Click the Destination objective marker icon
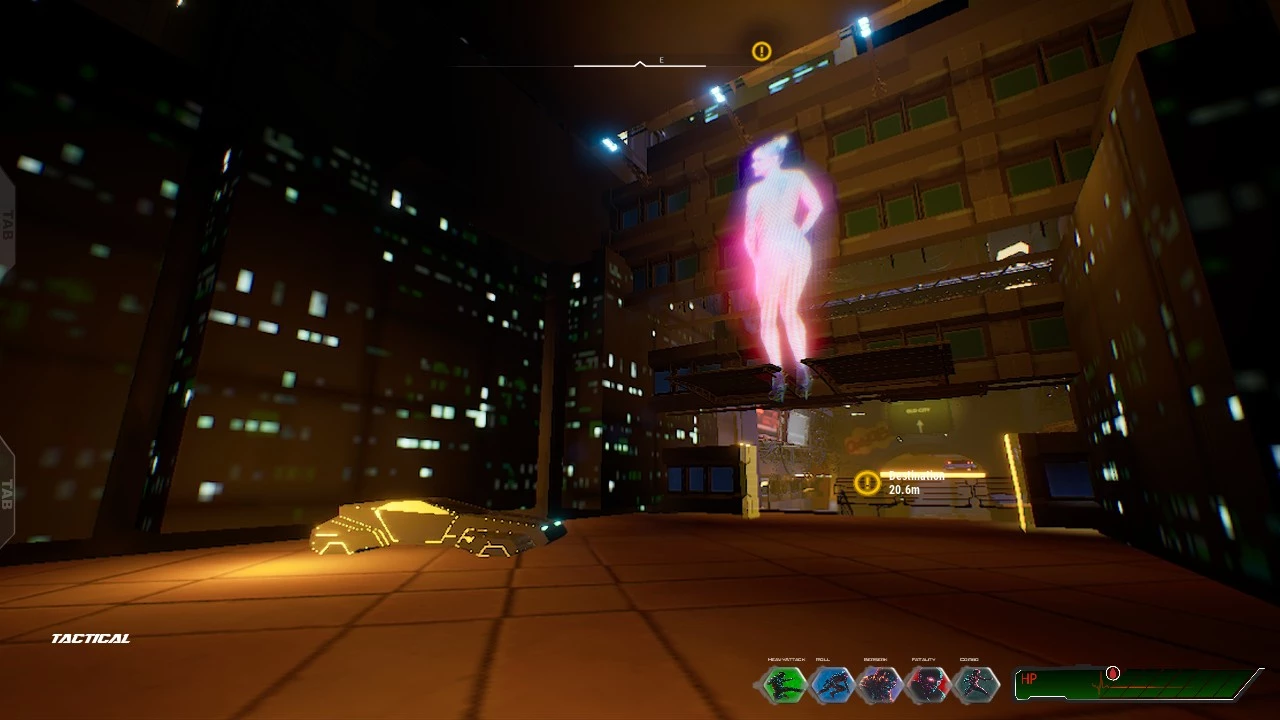Image resolution: width=1280 pixels, height=720 pixels. (868, 483)
